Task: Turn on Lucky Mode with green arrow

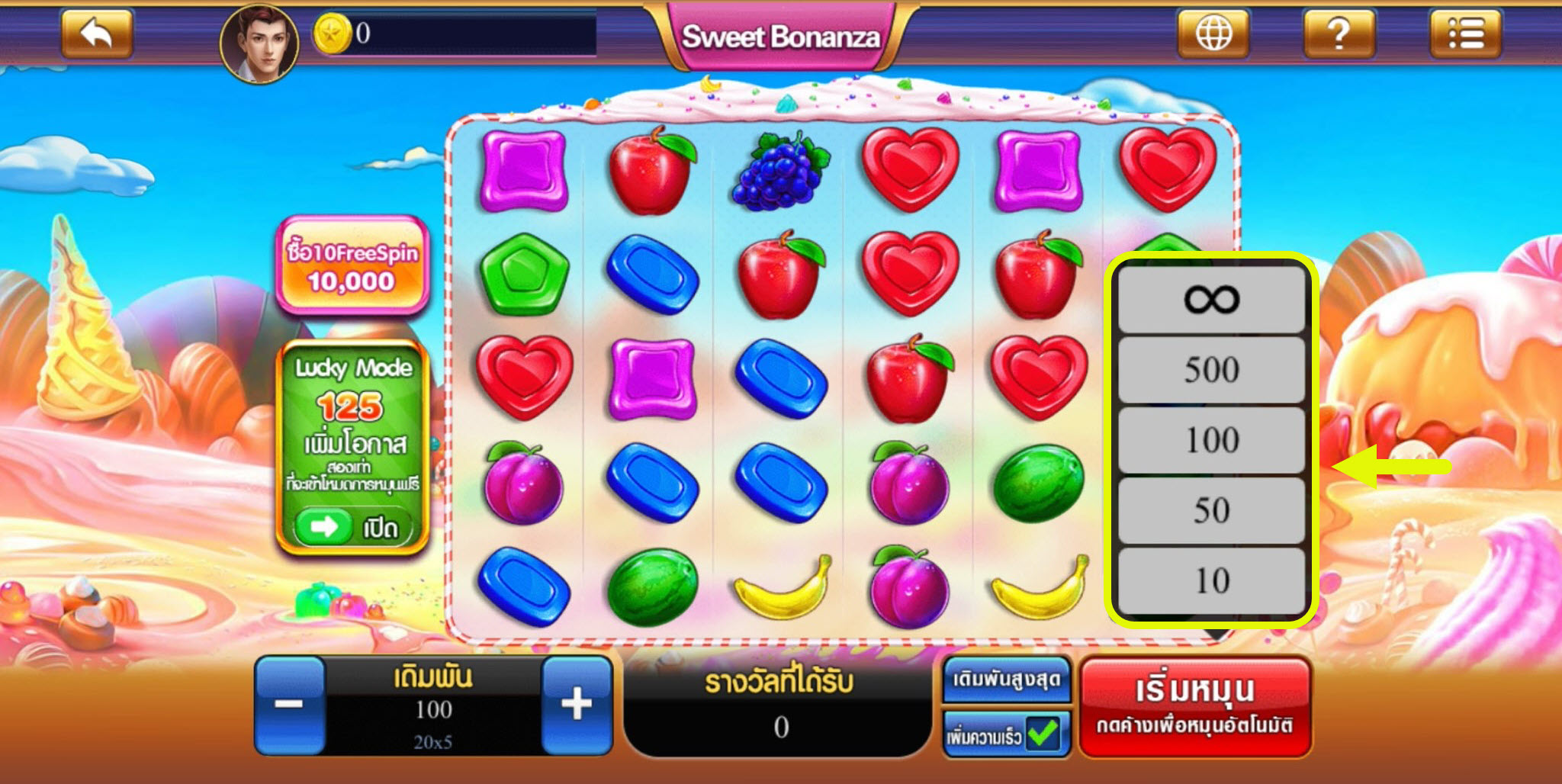Action: tap(325, 526)
